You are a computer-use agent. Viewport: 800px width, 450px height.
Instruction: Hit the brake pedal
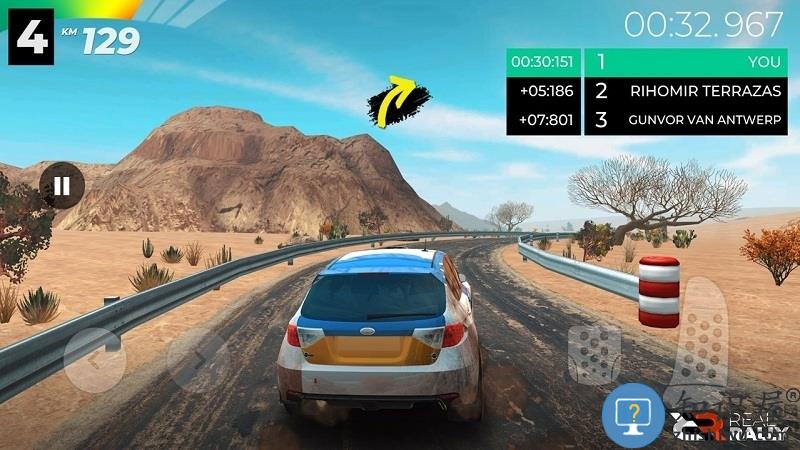[594, 353]
